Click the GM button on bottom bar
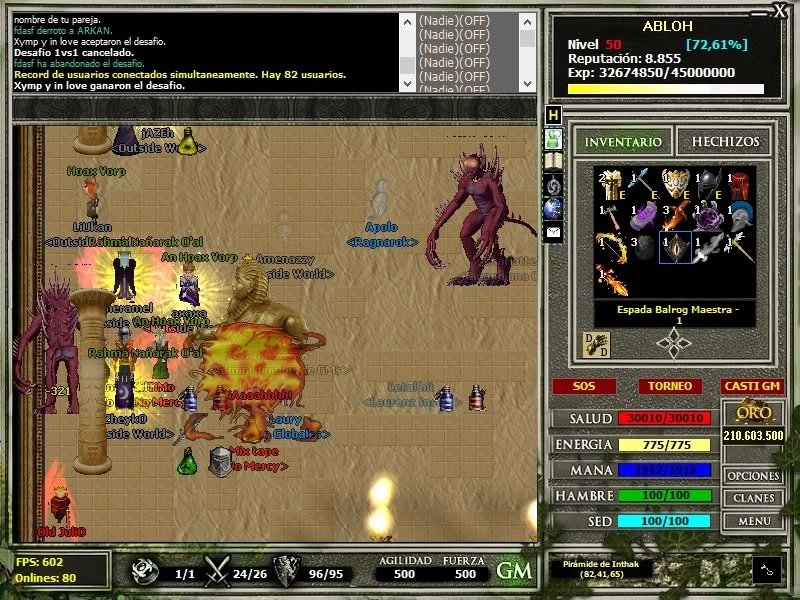Viewport: 800px width, 600px height. click(x=514, y=570)
